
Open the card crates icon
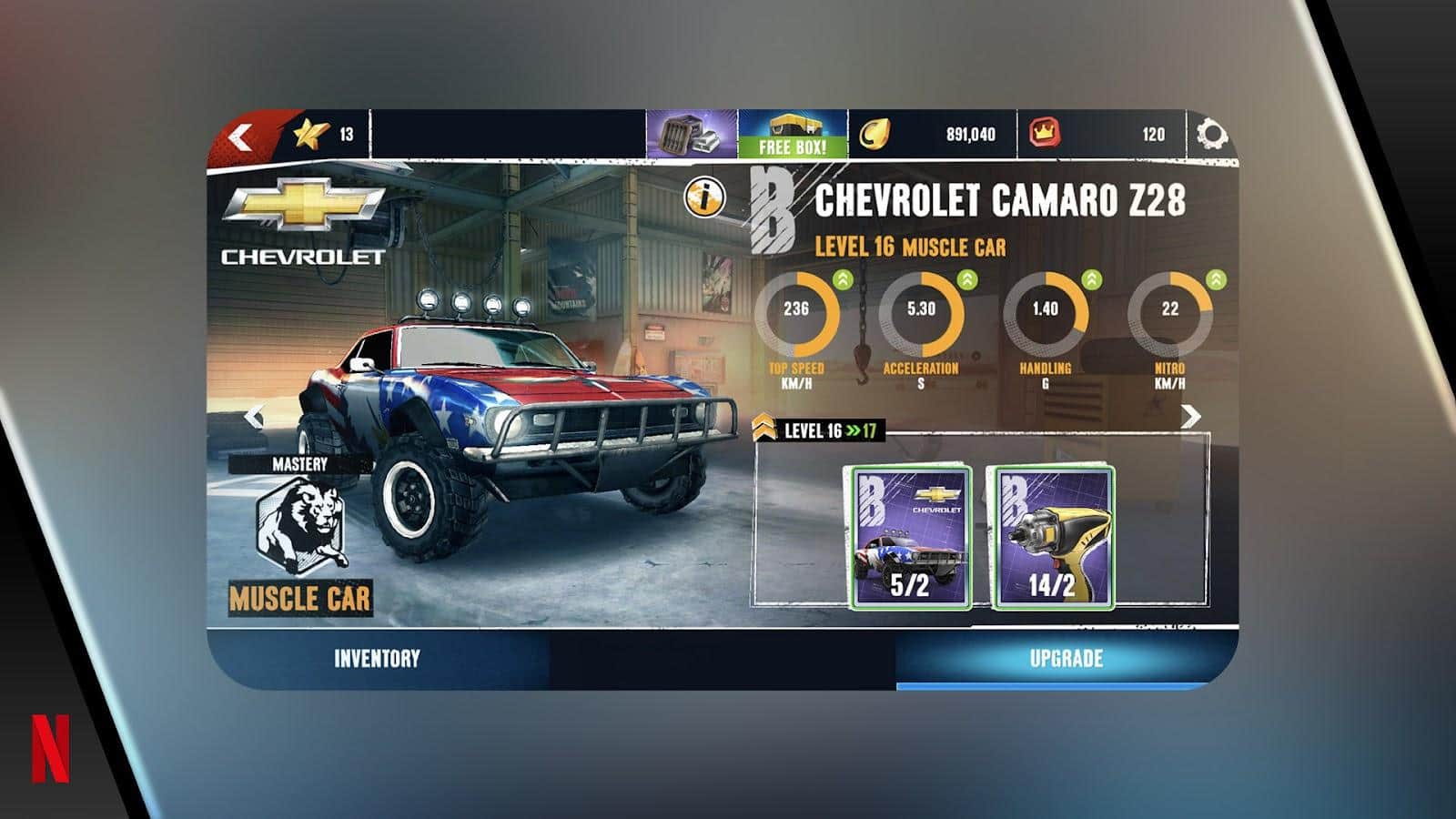click(691, 135)
